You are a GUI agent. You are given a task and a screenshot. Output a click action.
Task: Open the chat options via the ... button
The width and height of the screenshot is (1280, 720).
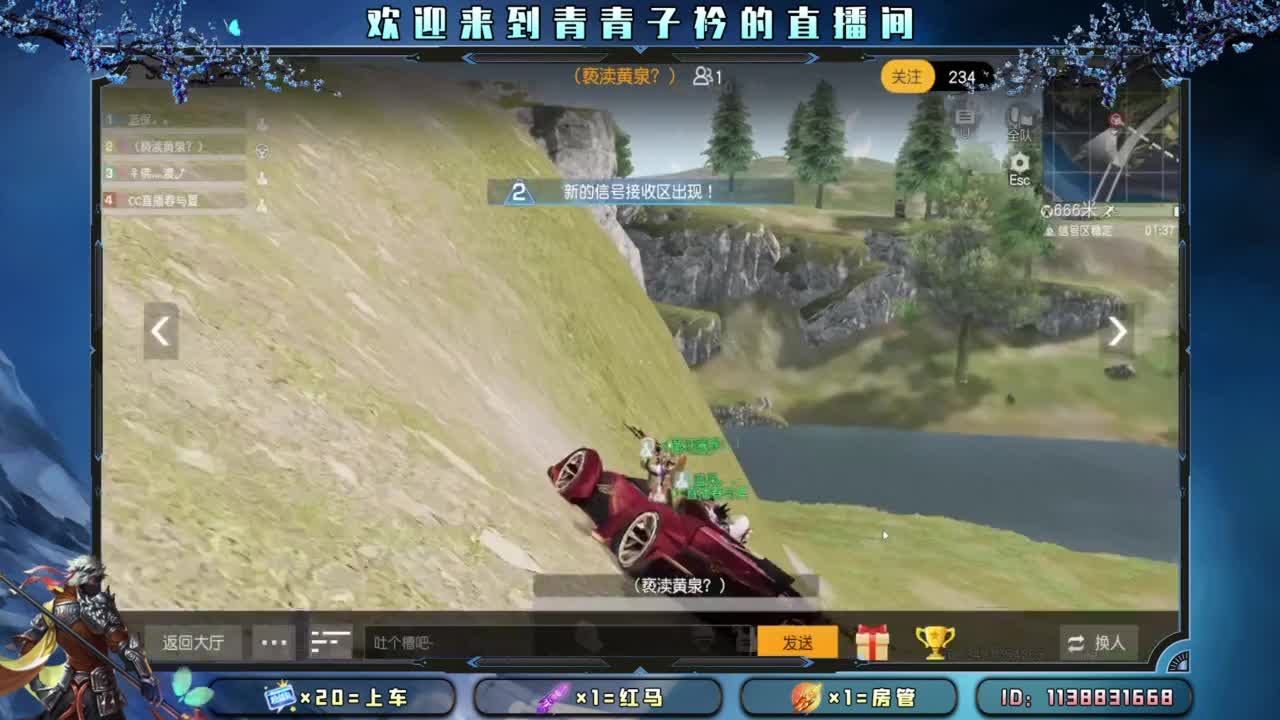(274, 641)
